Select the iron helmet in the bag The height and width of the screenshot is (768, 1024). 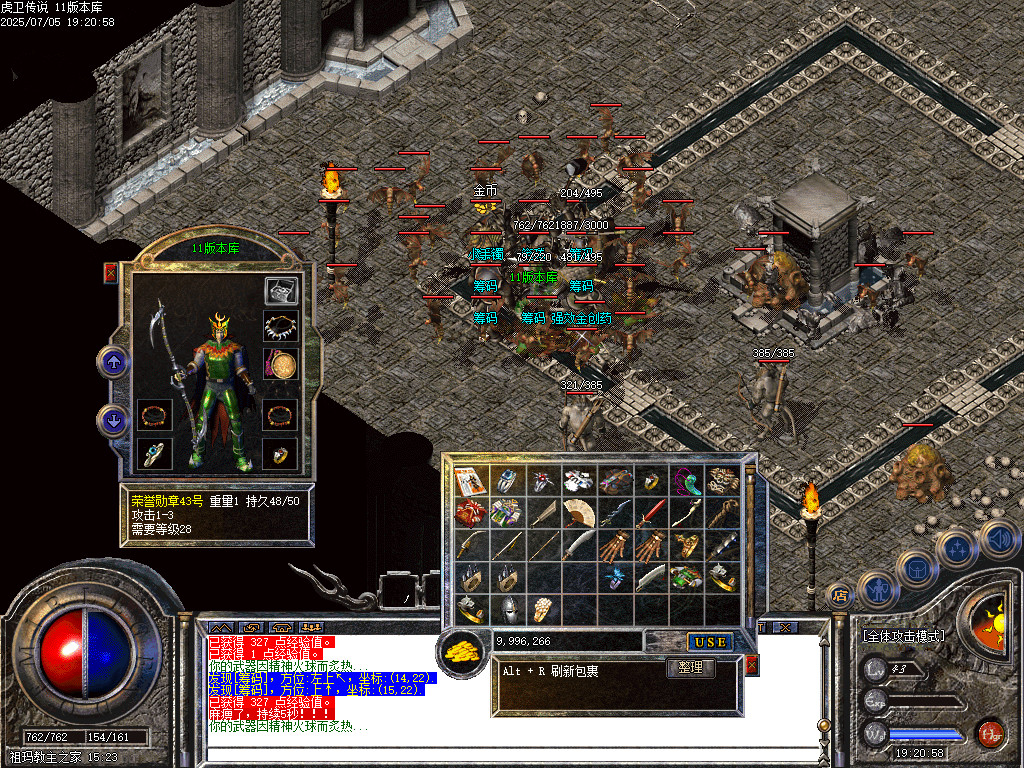point(508,607)
